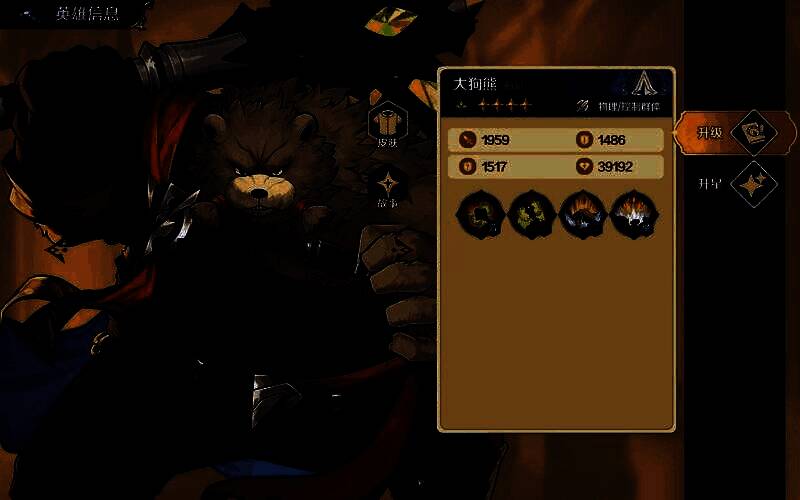This screenshot has width=800, height=500.
Task: Select the fourth skill icon with white flames
Action: (634, 214)
